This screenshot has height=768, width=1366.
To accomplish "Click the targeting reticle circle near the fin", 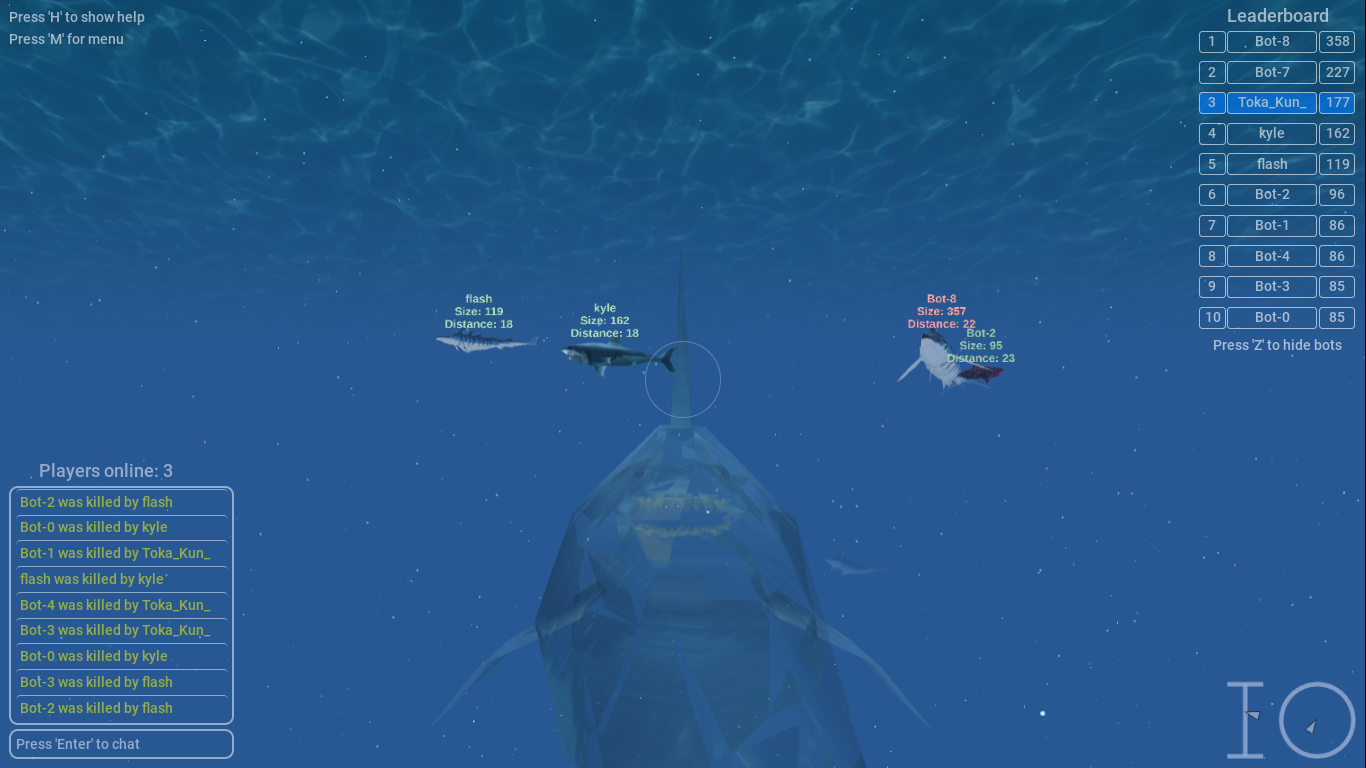I will (x=683, y=380).
